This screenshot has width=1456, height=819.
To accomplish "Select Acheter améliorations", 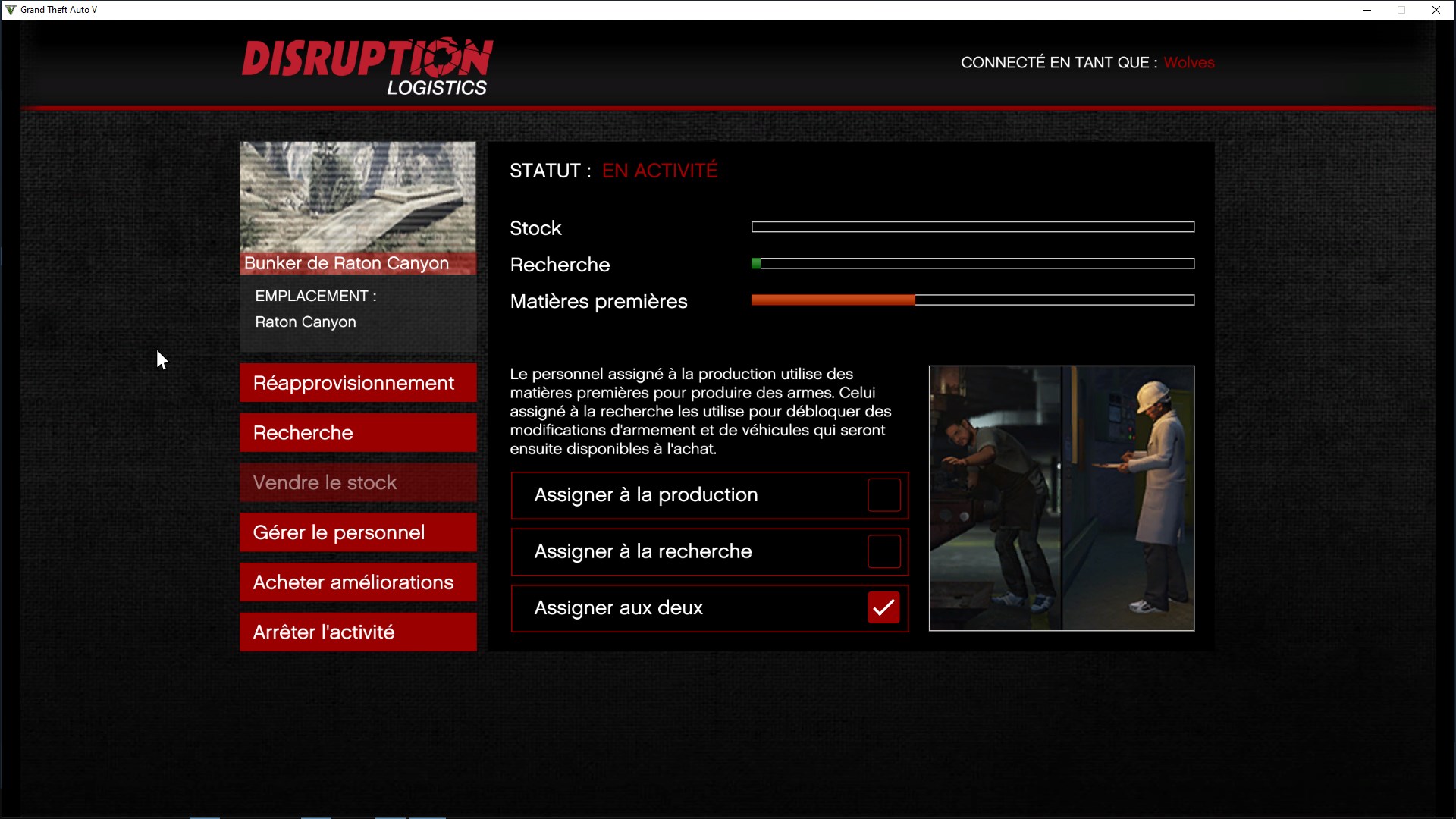I will tap(357, 582).
